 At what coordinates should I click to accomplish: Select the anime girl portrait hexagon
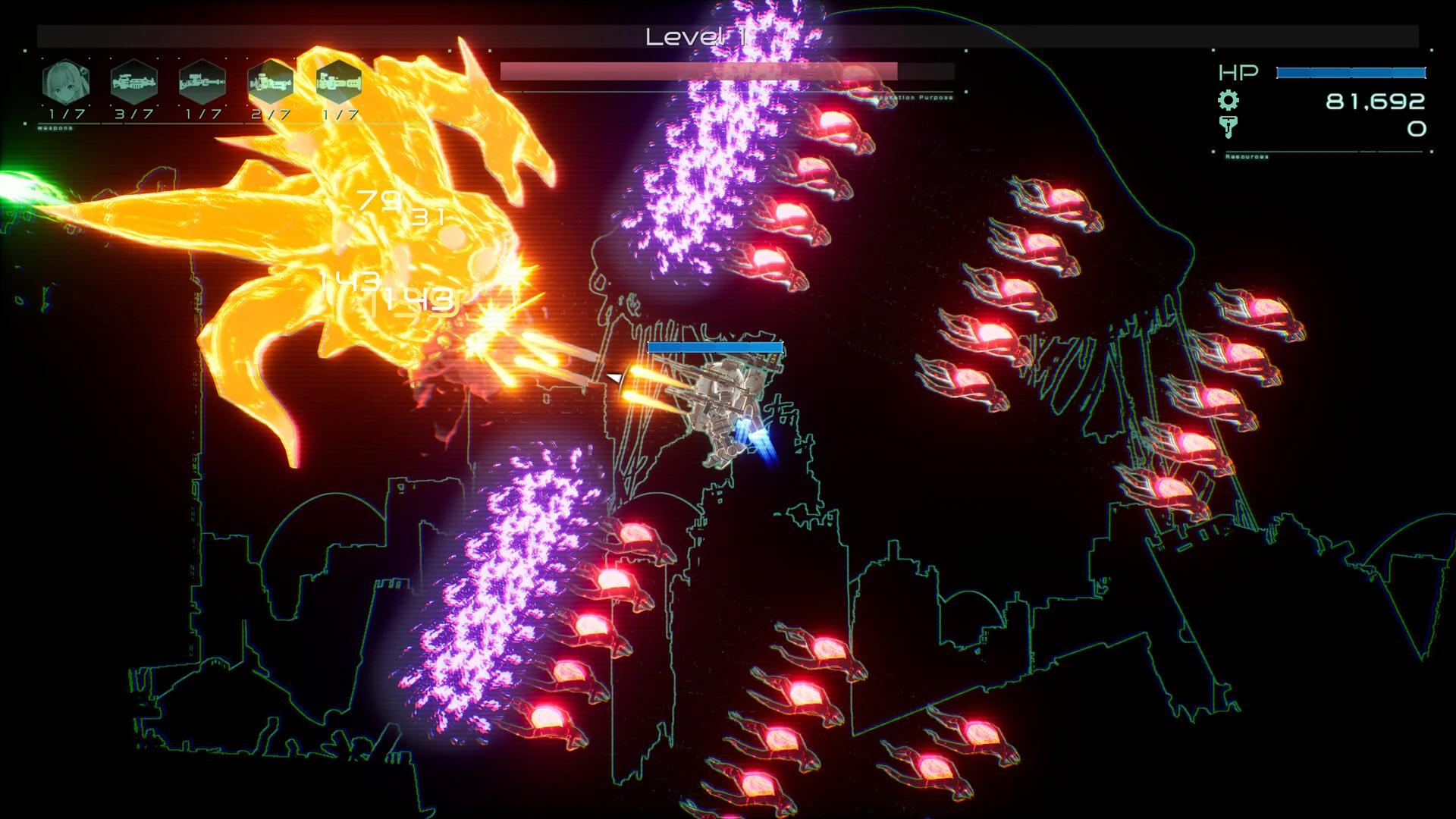coord(66,82)
